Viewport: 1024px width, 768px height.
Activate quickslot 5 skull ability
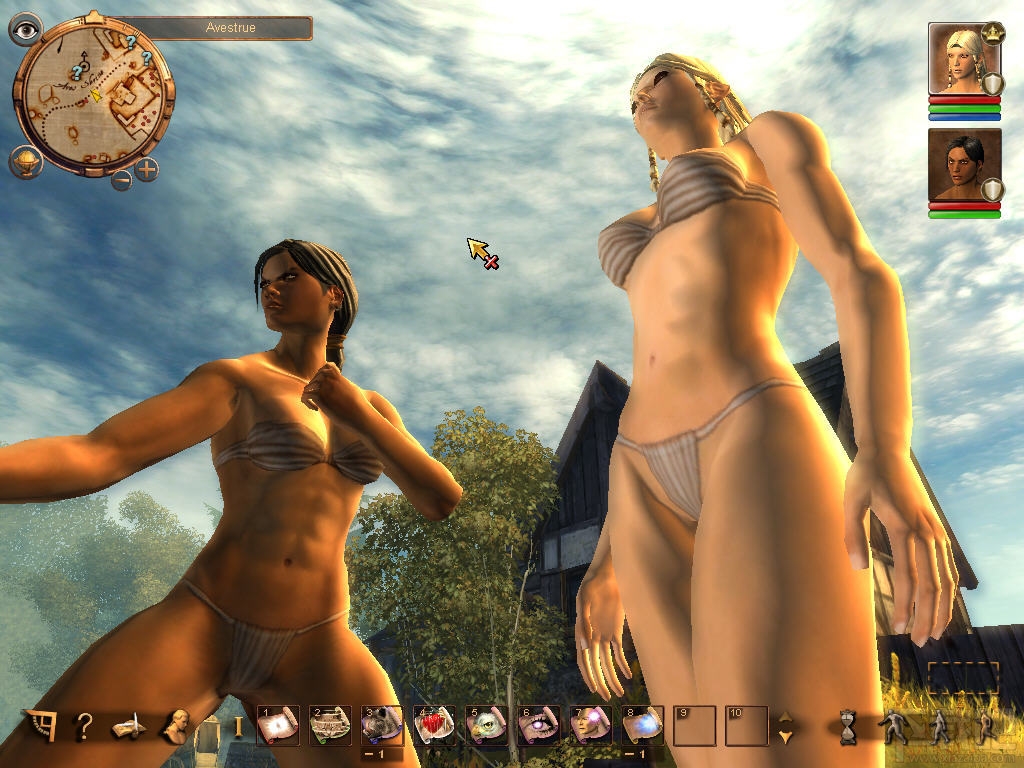click(x=486, y=726)
